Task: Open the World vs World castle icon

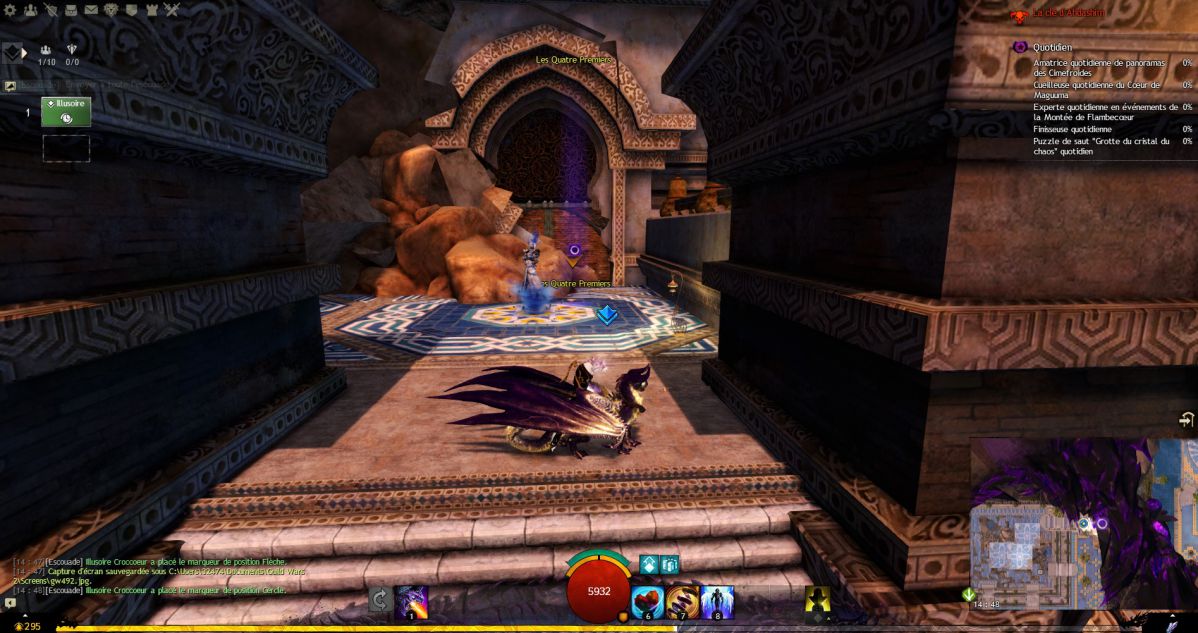Action: tap(151, 10)
